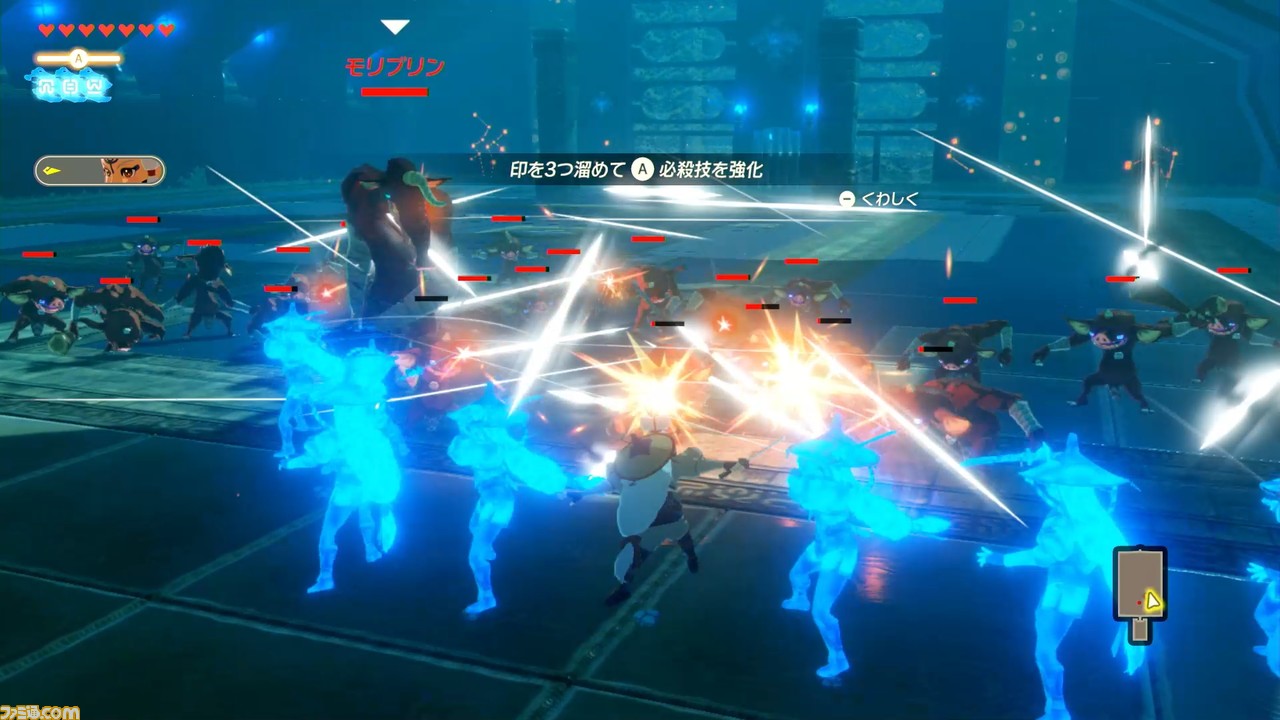Click the red enemy dot on the minimap
Image resolution: width=1280 pixels, height=720 pixels.
tap(1139, 602)
